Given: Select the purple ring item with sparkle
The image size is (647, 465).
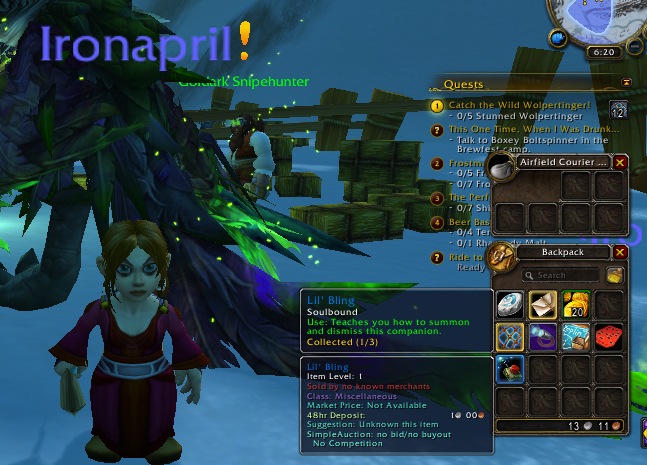Looking at the screenshot, I should (544, 337).
